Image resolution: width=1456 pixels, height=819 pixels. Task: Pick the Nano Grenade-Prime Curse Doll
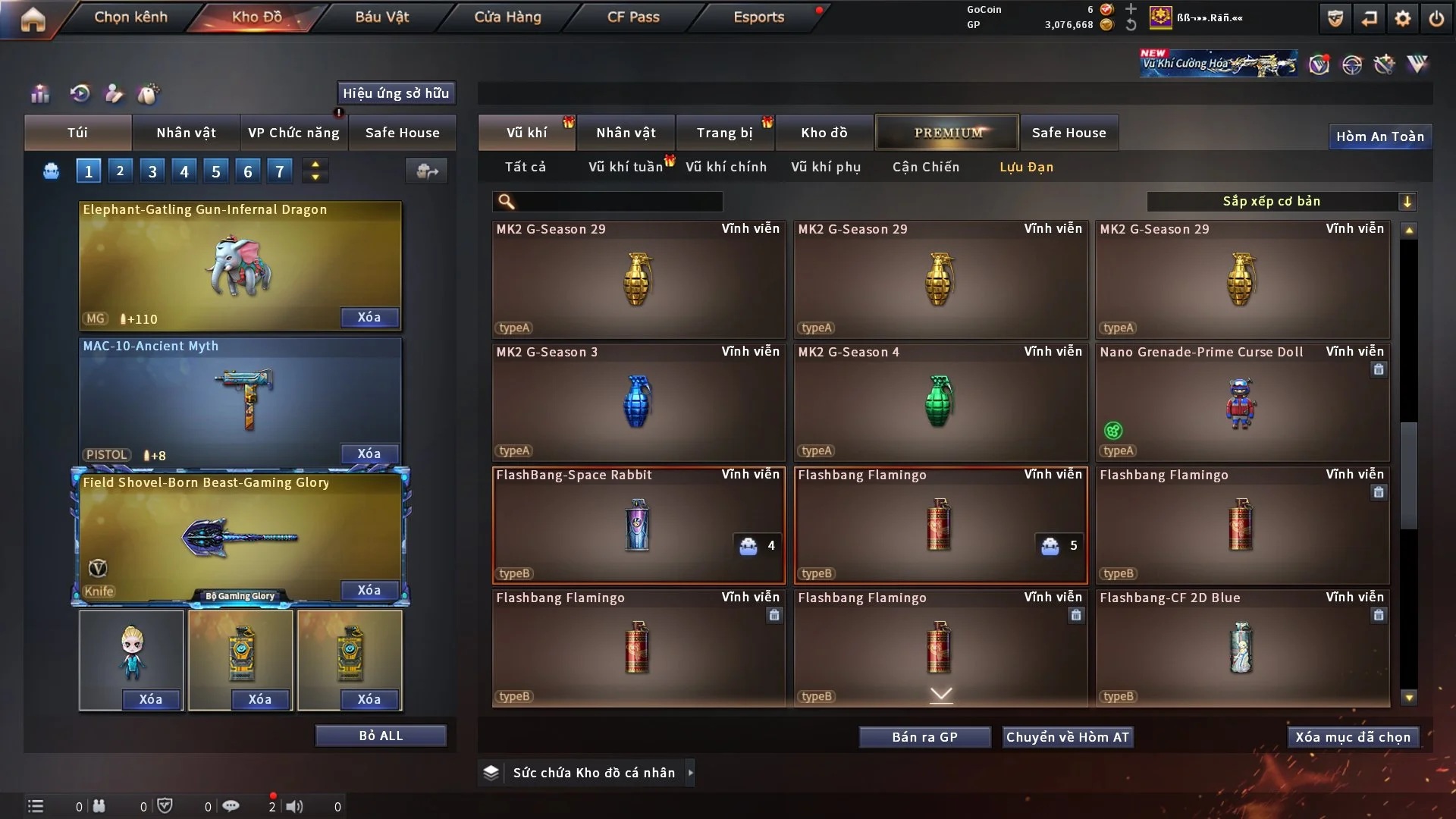1241,403
